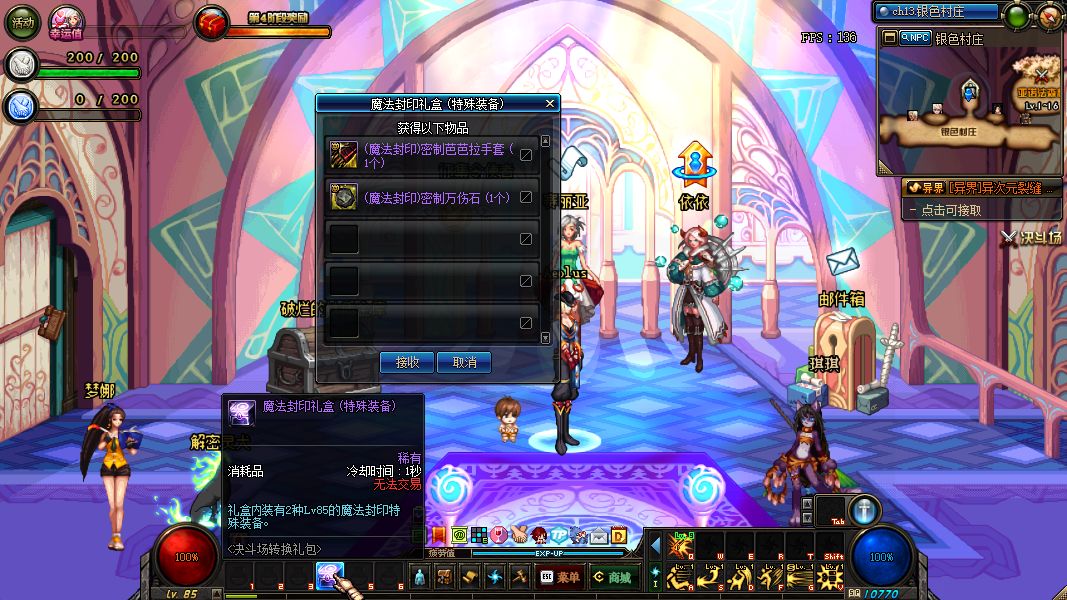Click the compass icon beside the channel bar
Image resolution: width=1067 pixels, height=600 pixels.
pos(1017,16)
